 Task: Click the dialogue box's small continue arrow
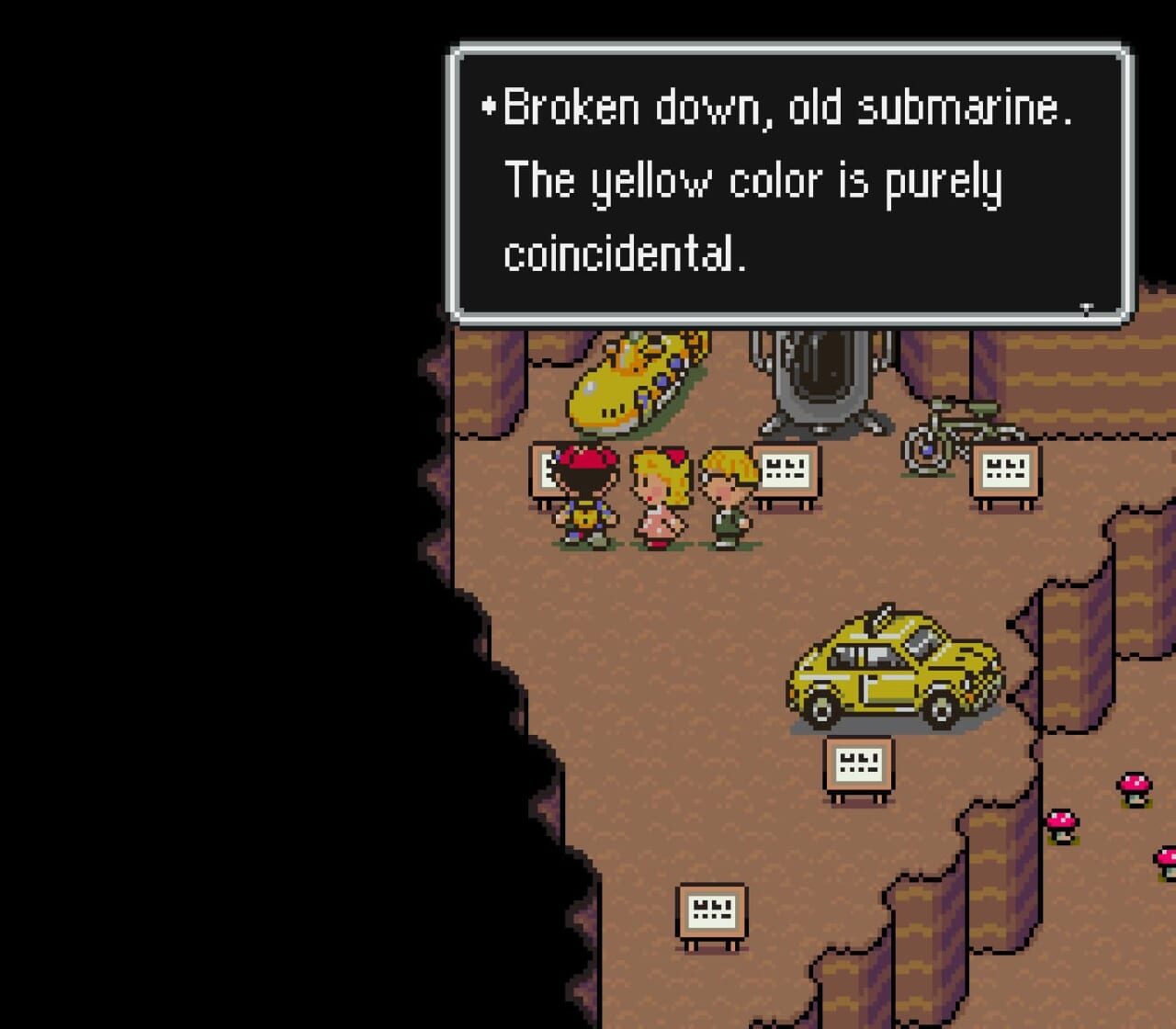tap(1086, 309)
